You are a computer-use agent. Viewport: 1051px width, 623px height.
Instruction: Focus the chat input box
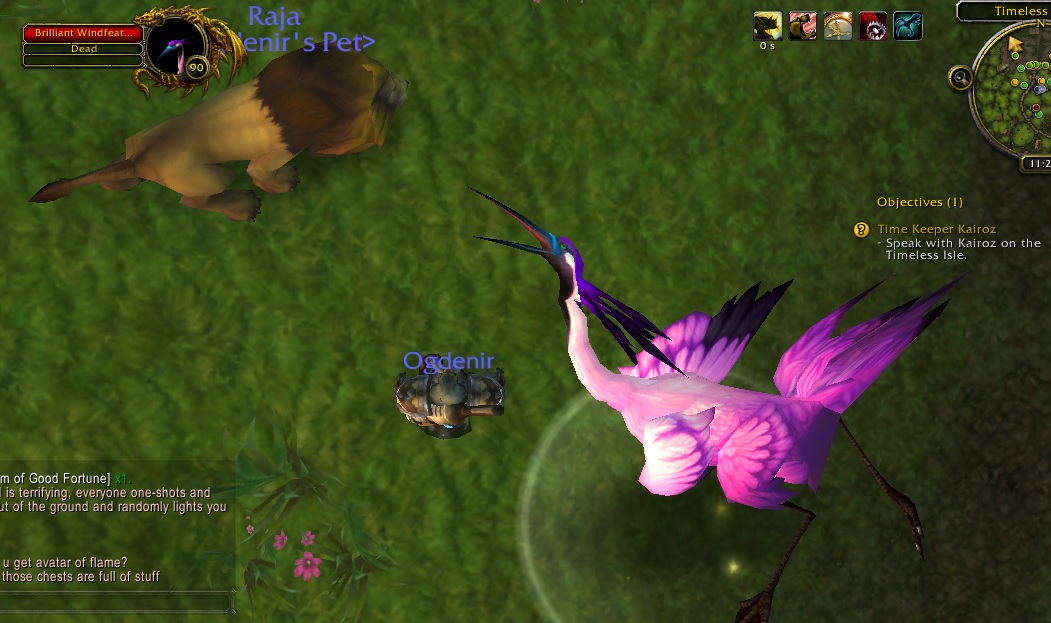[115, 601]
